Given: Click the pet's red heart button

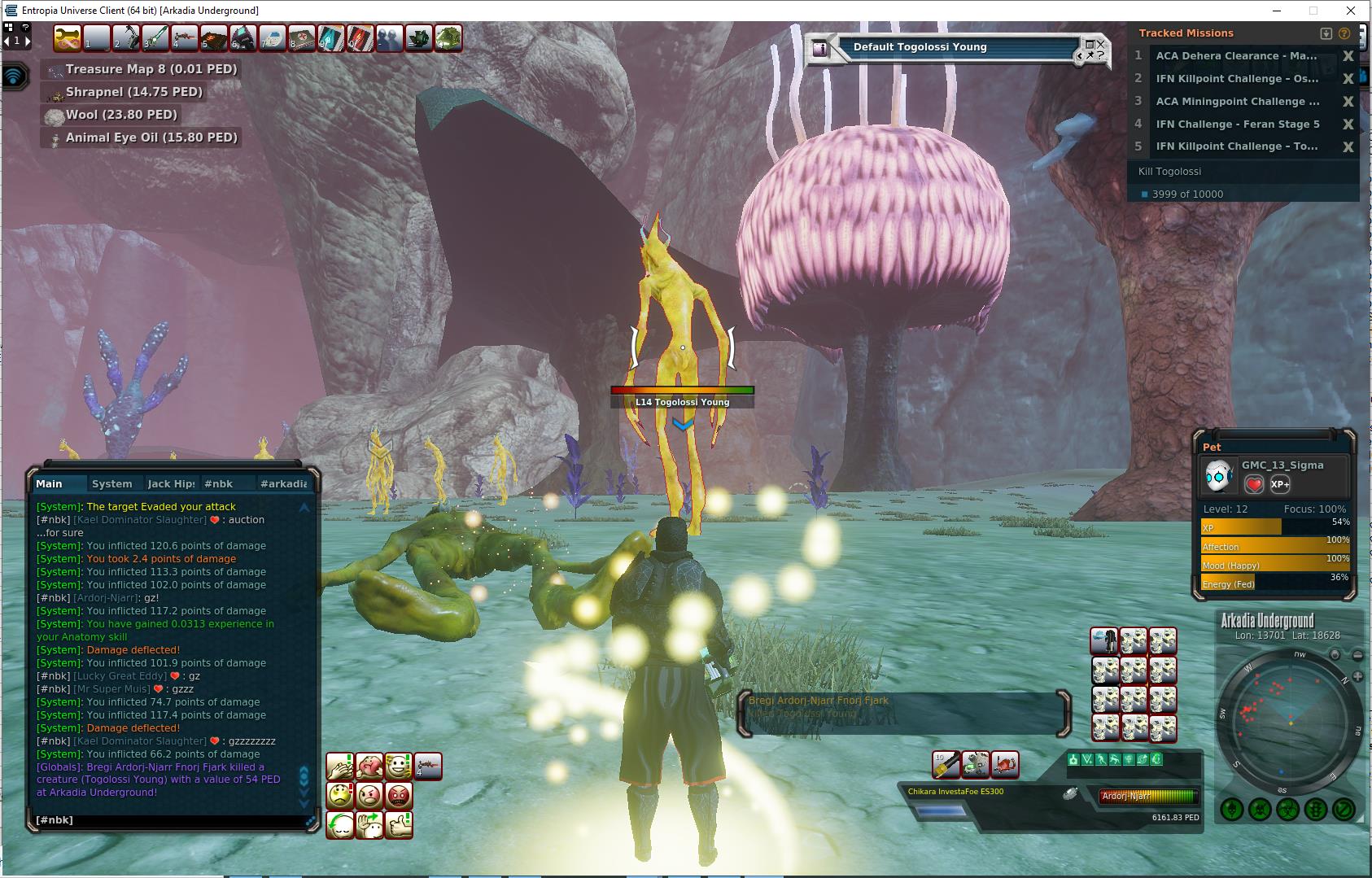Looking at the screenshot, I should (1253, 485).
